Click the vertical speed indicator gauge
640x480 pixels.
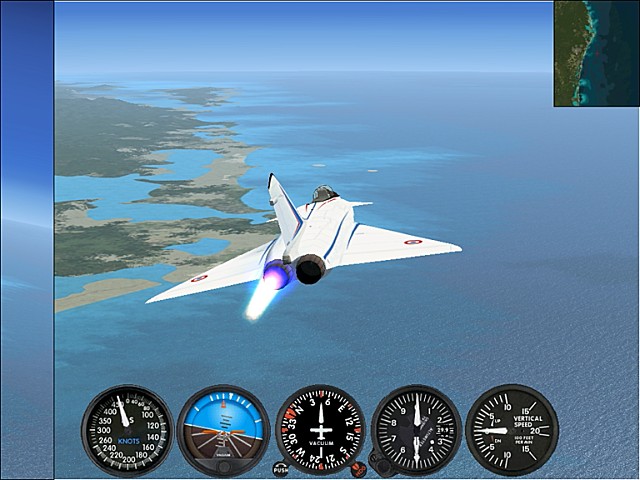[x=511, y=430]
